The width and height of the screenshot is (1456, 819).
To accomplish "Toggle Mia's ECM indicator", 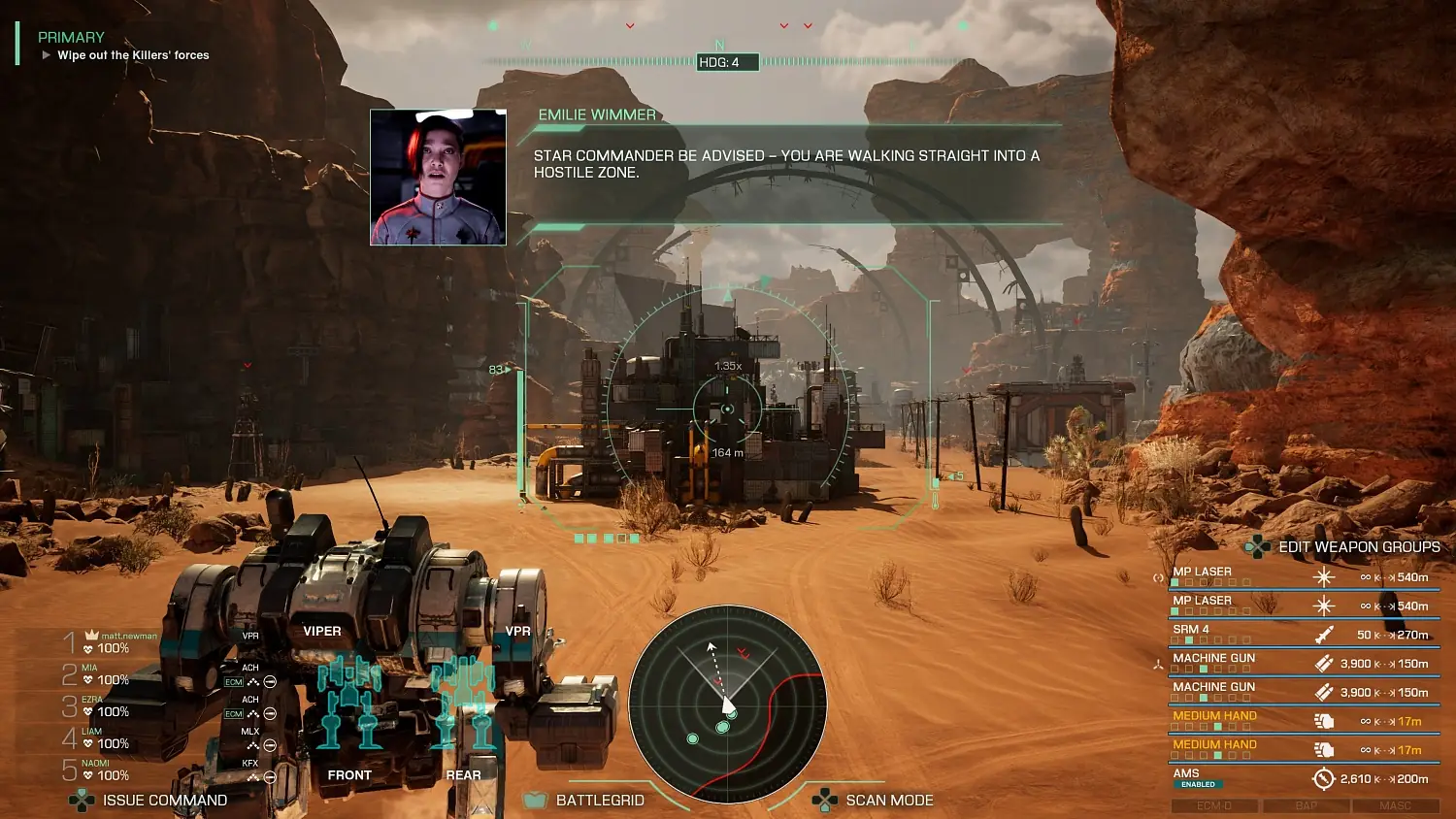I will (x=233, y=683).
